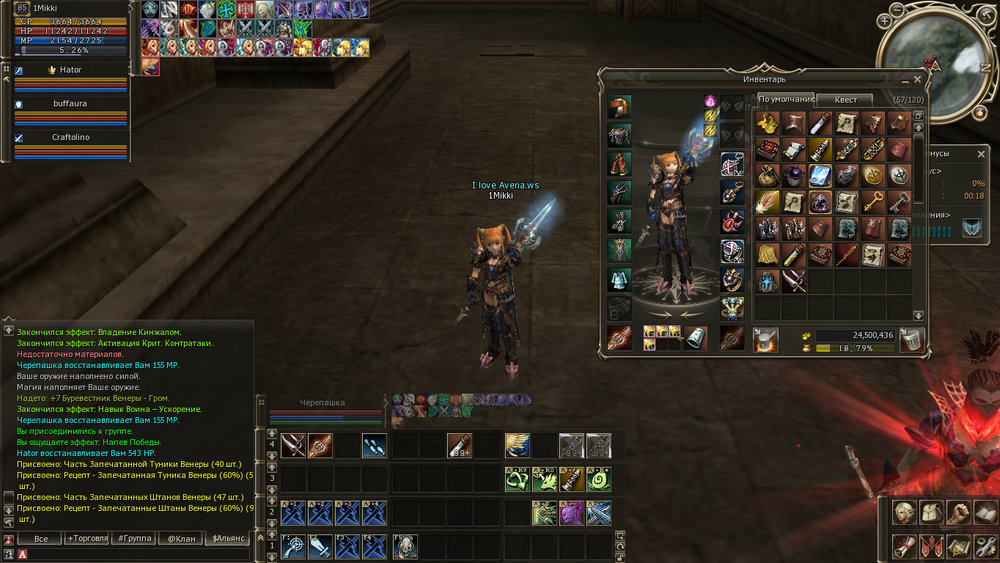1000x563 pixels.
Task: Switch to the Квест inventory tab
Action: click(845, 99)
